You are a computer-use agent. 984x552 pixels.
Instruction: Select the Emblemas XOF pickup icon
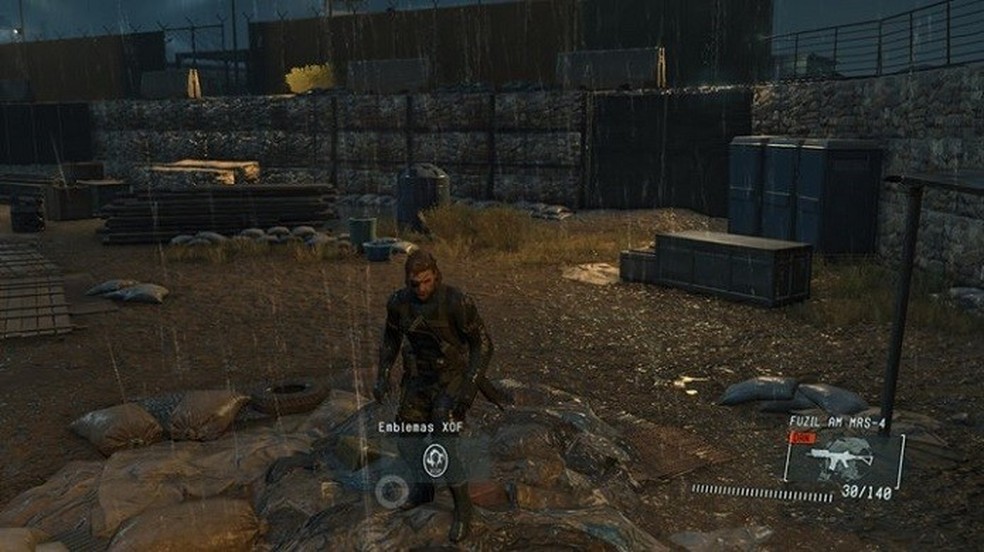[x=435, y=459]
